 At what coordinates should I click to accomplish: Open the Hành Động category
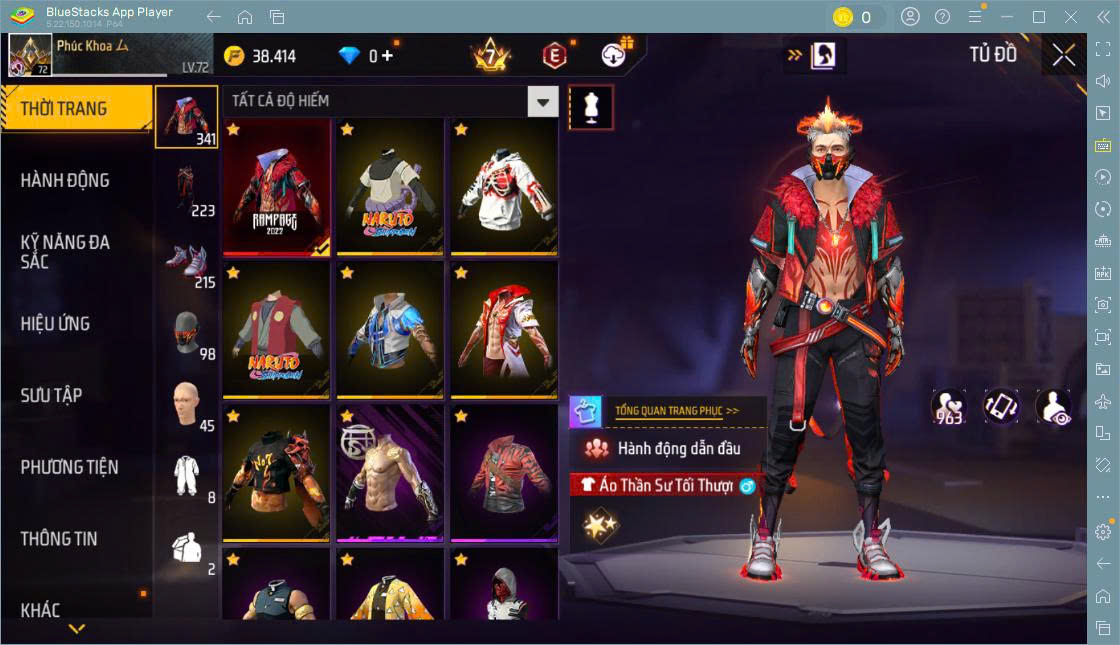(65, 181)
